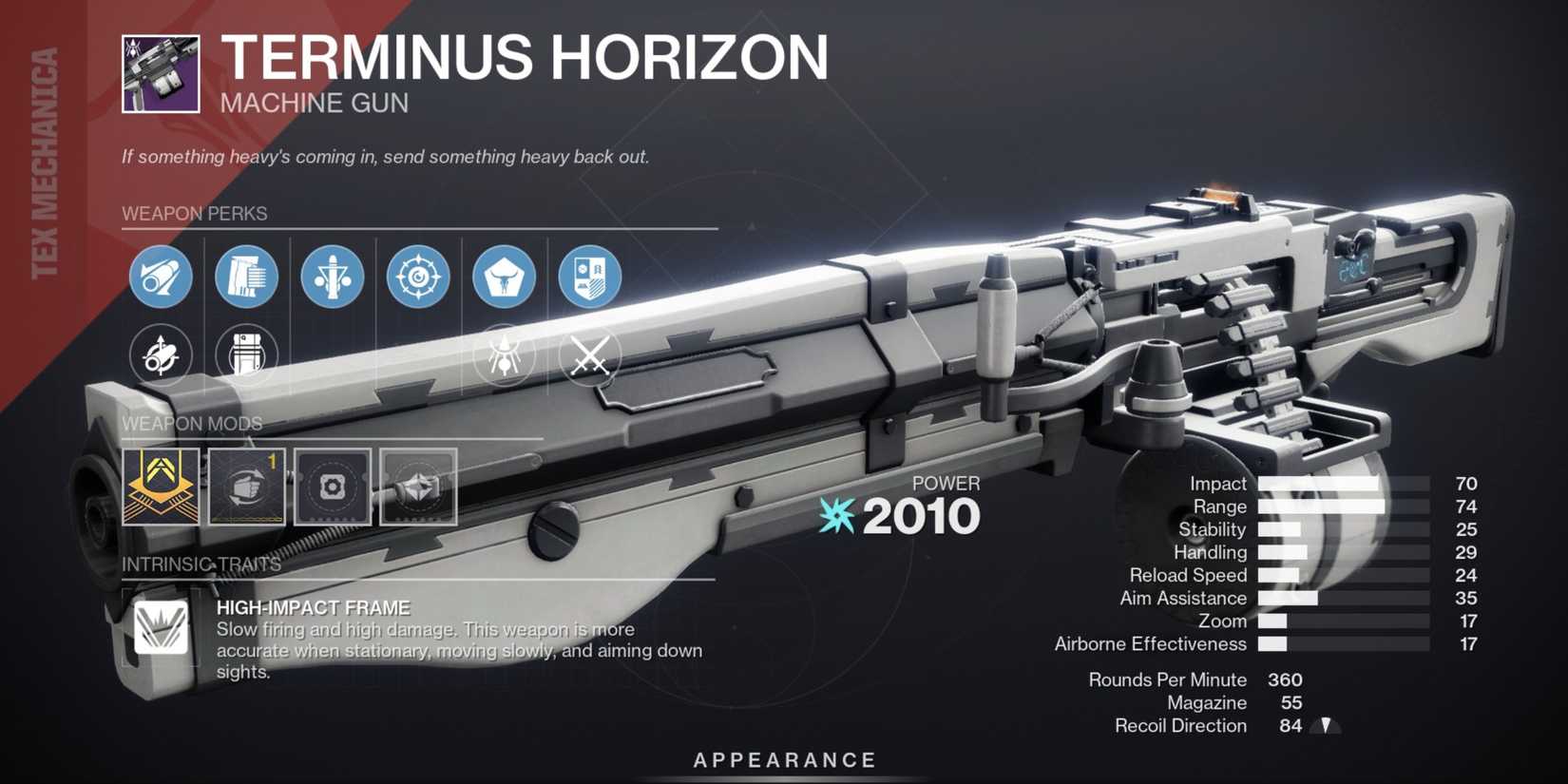The image size is (1568, 784).
Task: Select the magazine perk in the second column
Action: (x=246, y=277)
